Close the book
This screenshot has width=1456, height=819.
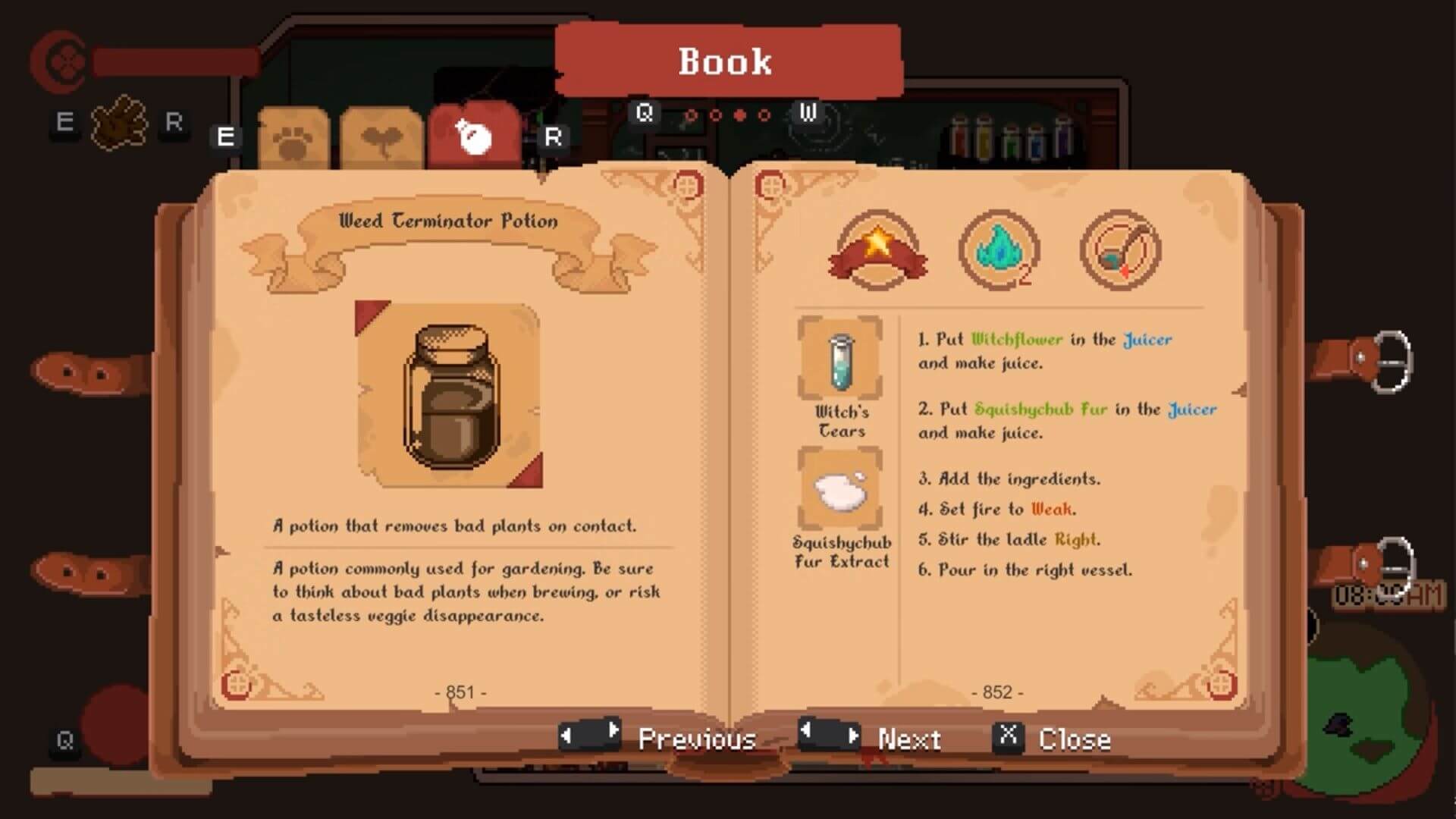click(1053, 738)
